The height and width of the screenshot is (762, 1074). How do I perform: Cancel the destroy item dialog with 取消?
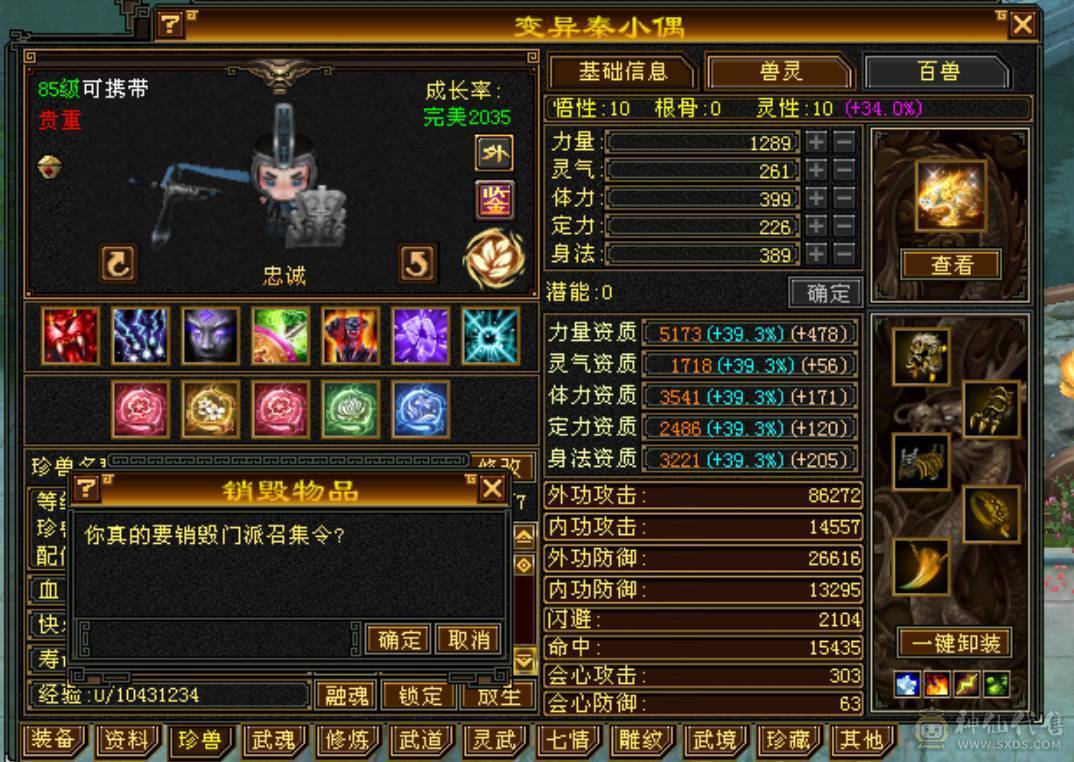(x=468, y=639)
